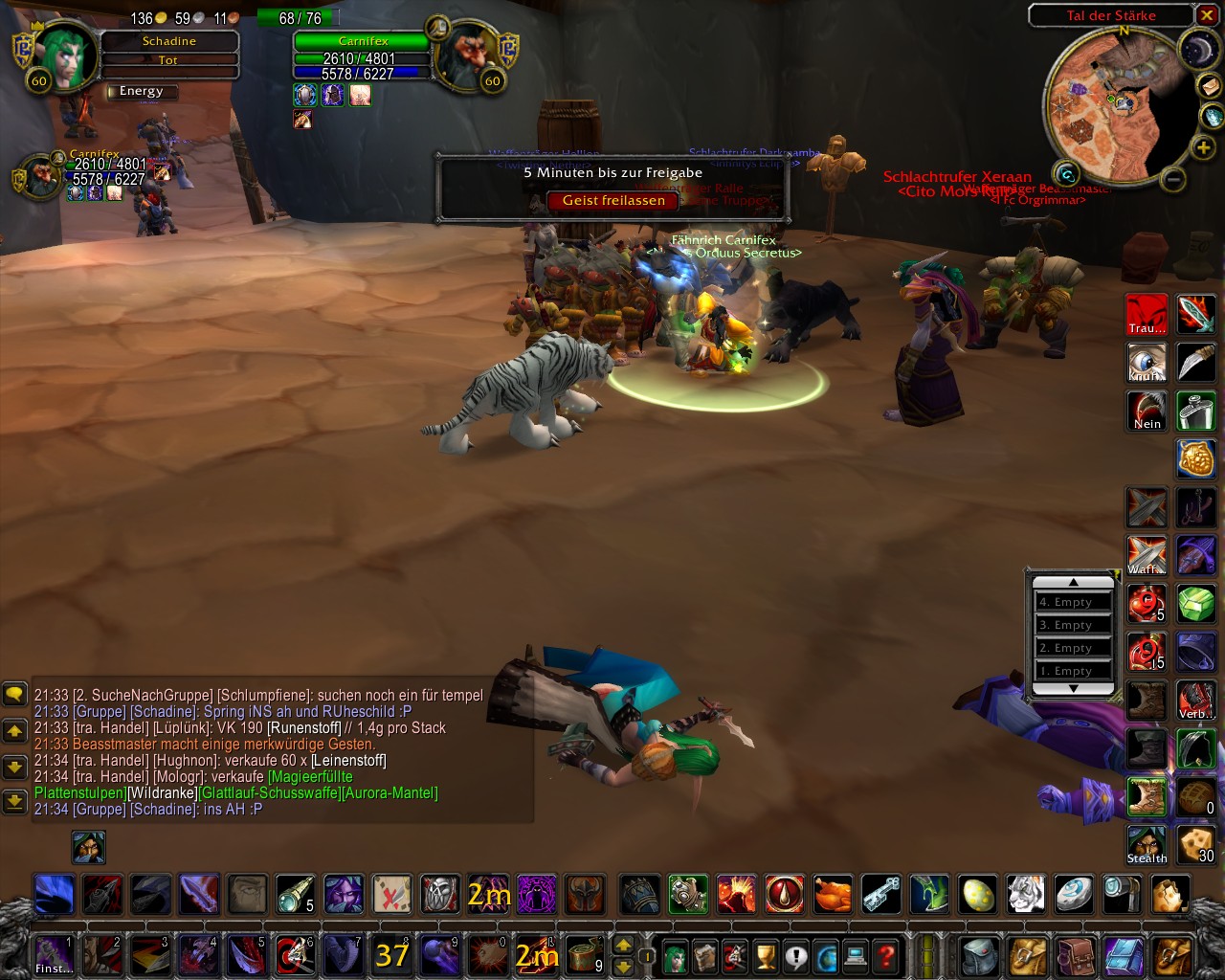Select the spyglass ability on the bottom bar
Screen dimensions: 1225x980
295,896
